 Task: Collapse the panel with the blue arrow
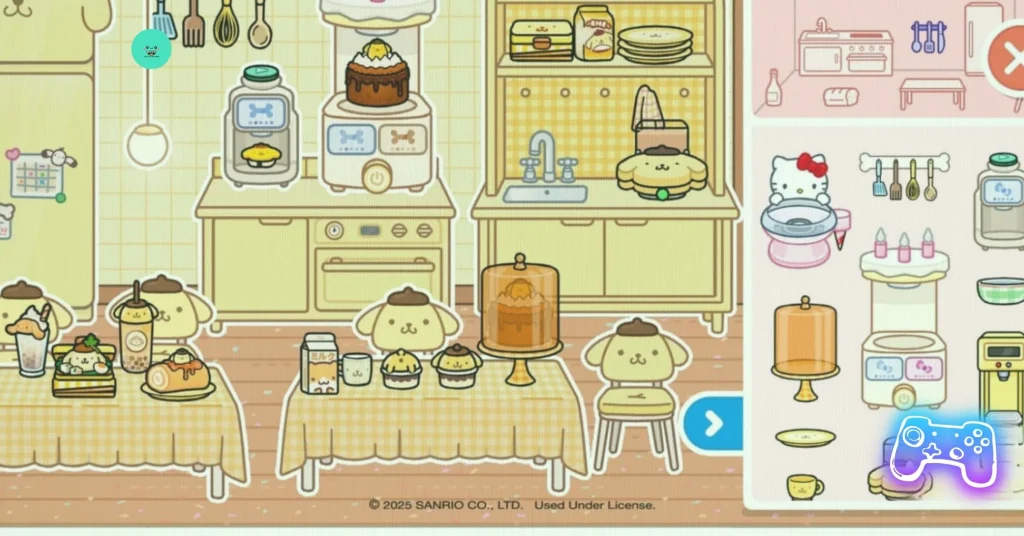point(713,424)
